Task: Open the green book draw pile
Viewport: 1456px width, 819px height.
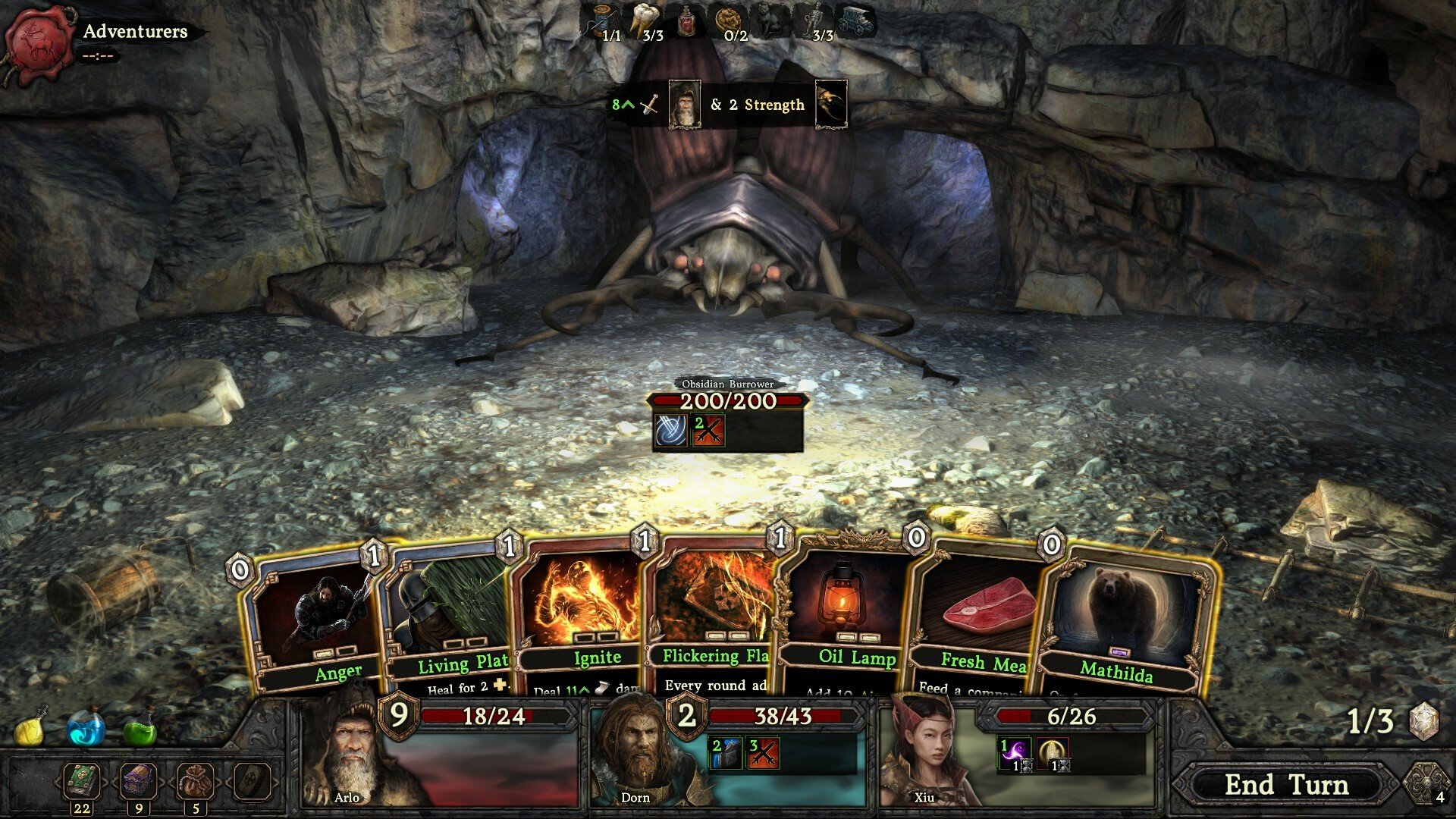Action: pyautogui.click(x=81, y=781)
